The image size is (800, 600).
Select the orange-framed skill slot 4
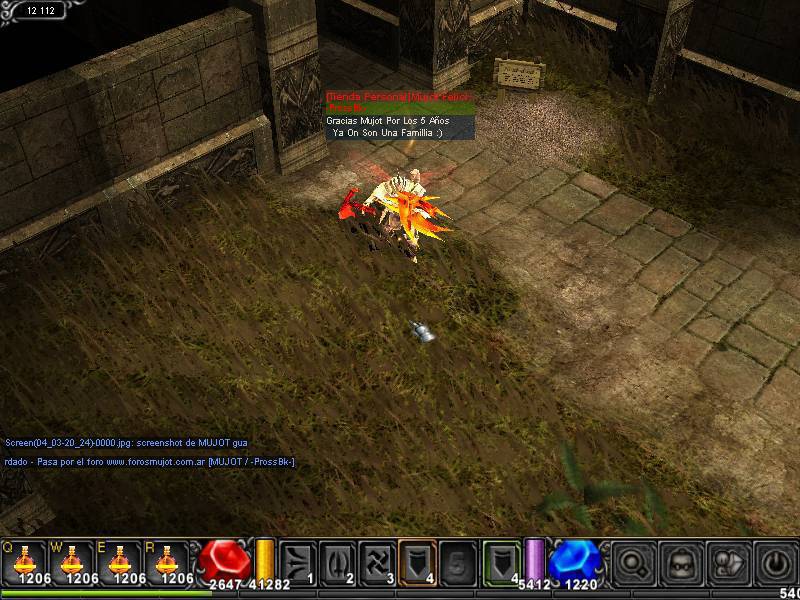coord(418,561)
